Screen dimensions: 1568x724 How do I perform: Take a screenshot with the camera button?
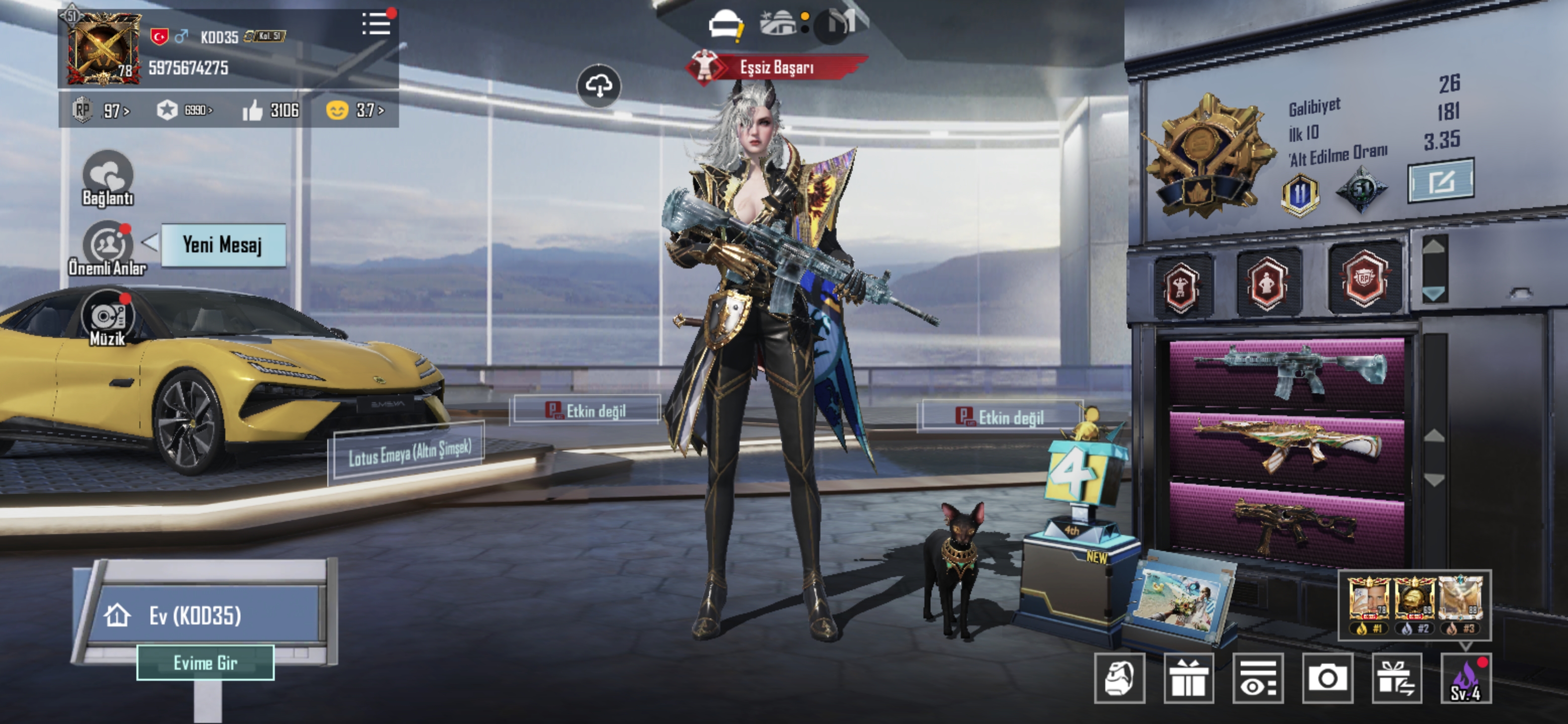pyautogui.click(x=1327, y=678)
